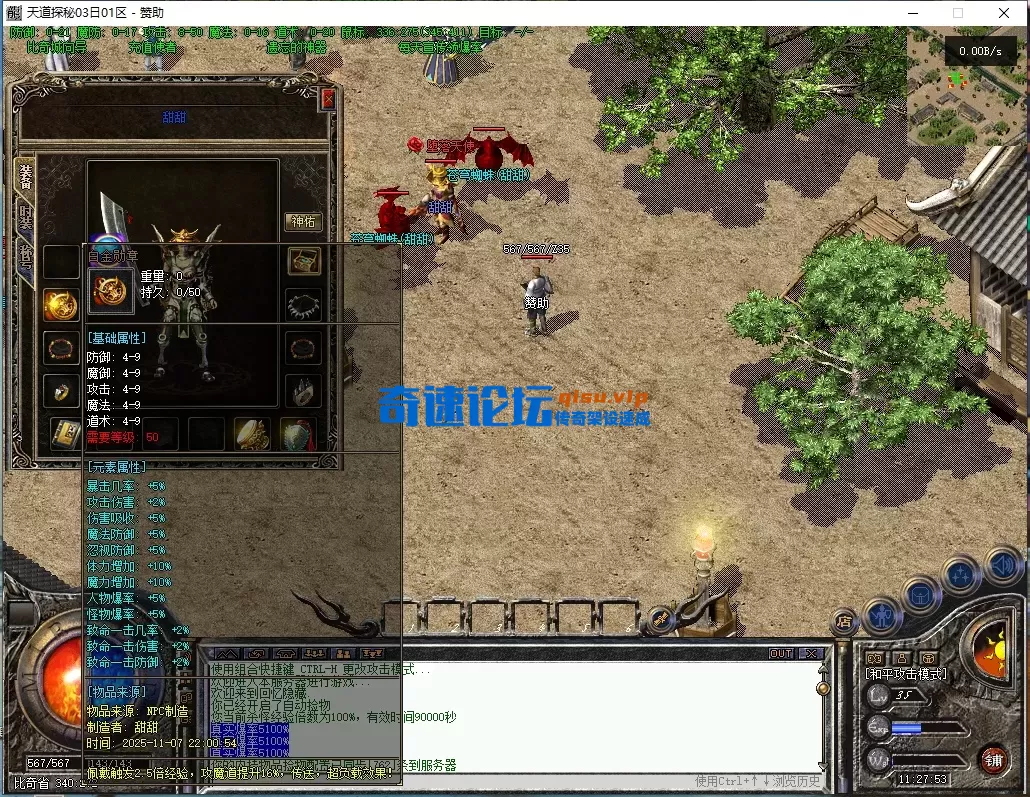Open the 店 shop button
1030x797 pixels.
(x=845, y=622)
